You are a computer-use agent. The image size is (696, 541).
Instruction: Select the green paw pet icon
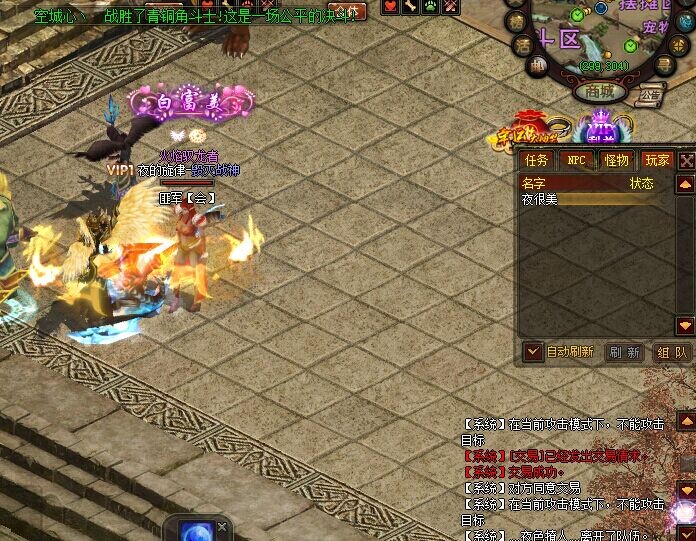tap(430, 7)
